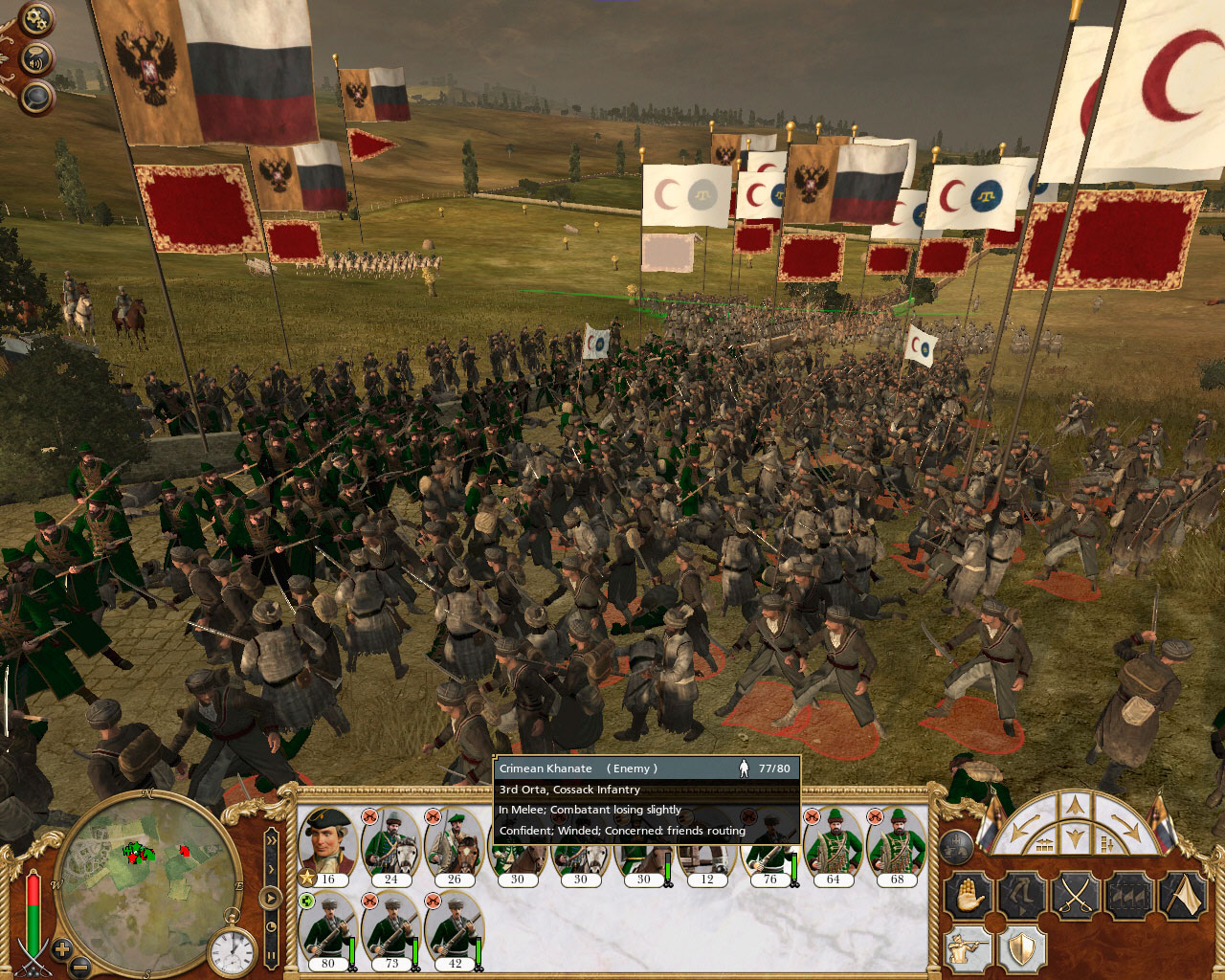
Task: Select the unit card with 68 men
Action: coord(896,844)
